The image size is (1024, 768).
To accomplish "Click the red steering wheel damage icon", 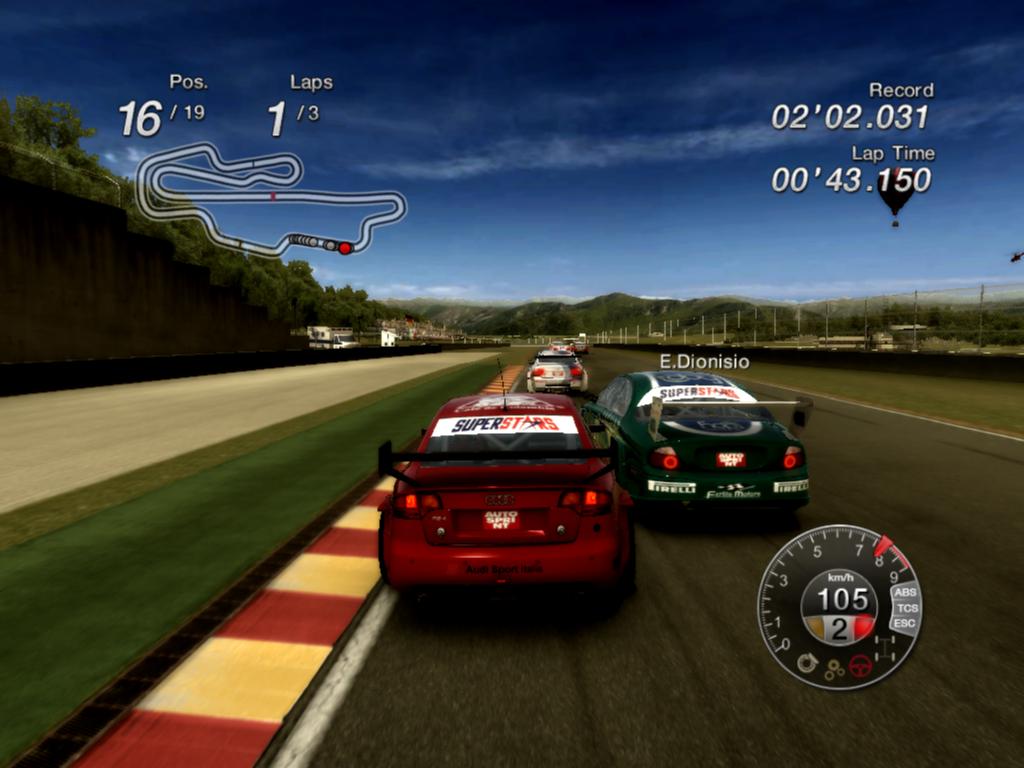I will 860,665.
